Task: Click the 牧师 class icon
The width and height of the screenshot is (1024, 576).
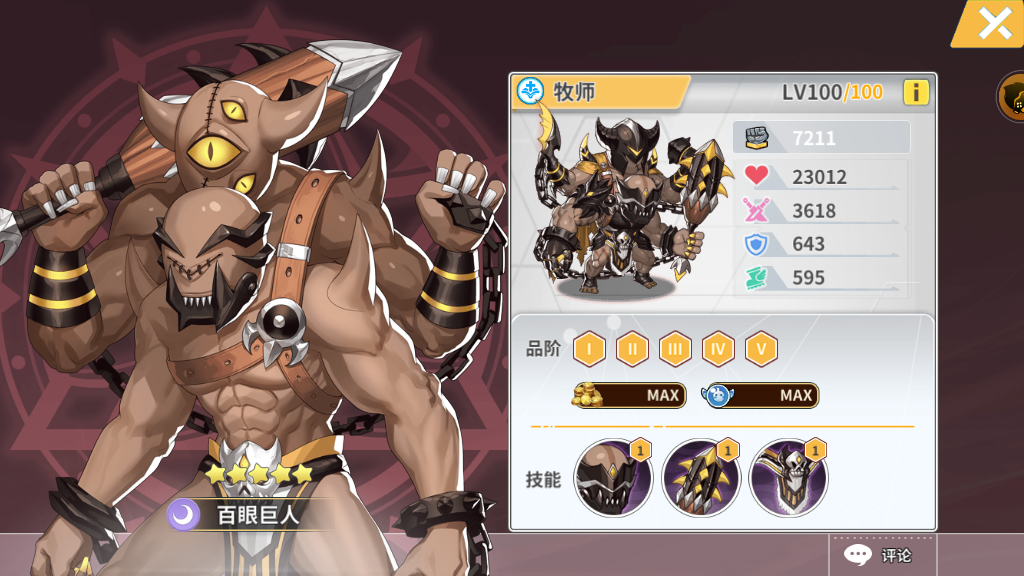Action: pyautogui.click(x=529, y=92)
